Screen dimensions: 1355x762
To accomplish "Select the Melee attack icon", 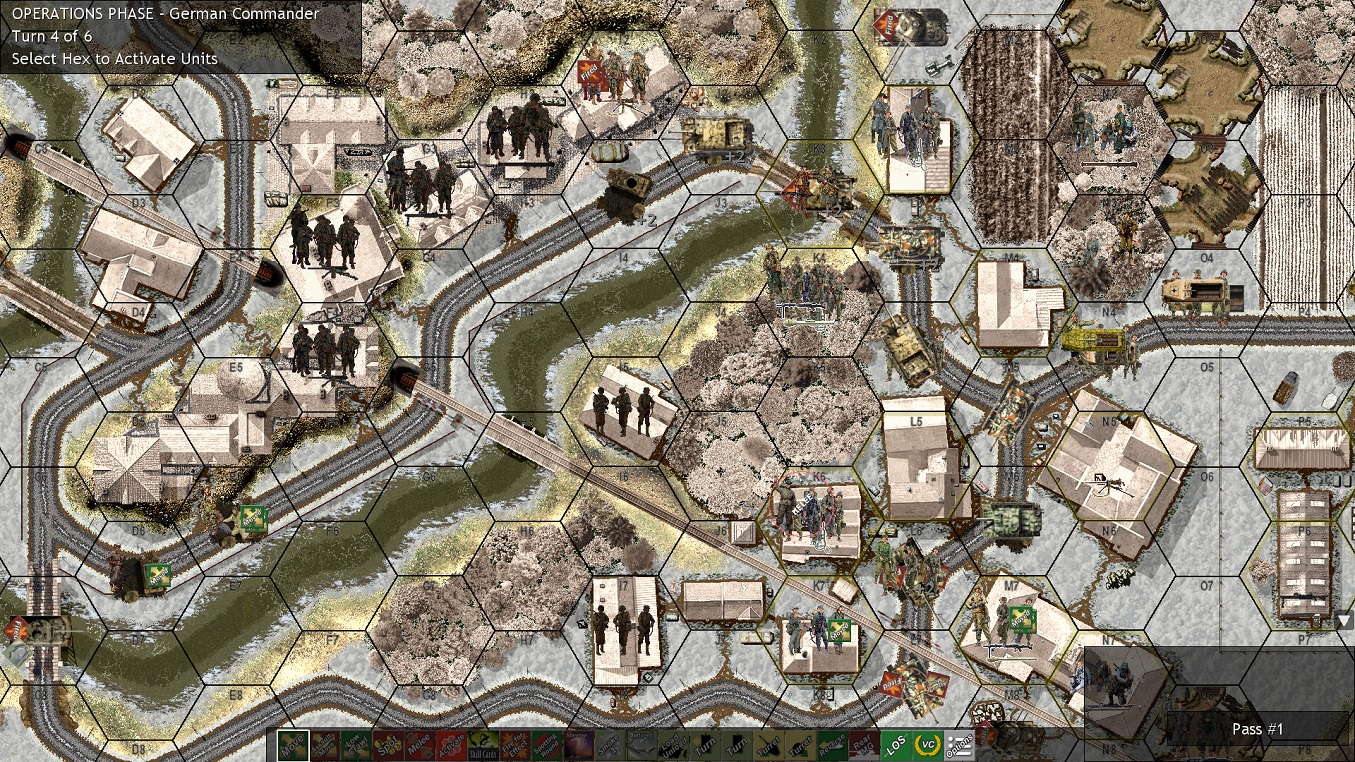I will tap(419, 745).
